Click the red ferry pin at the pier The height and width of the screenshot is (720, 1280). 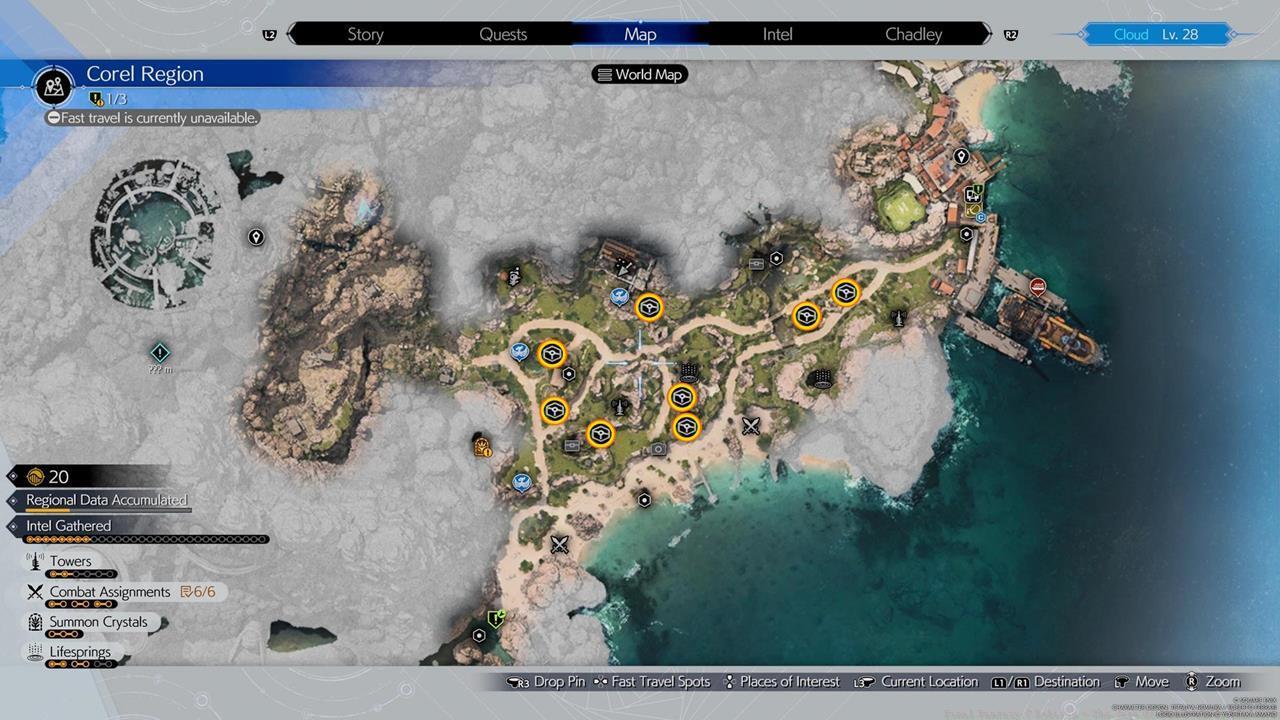pyautogui.click(x=1037, y=289)
